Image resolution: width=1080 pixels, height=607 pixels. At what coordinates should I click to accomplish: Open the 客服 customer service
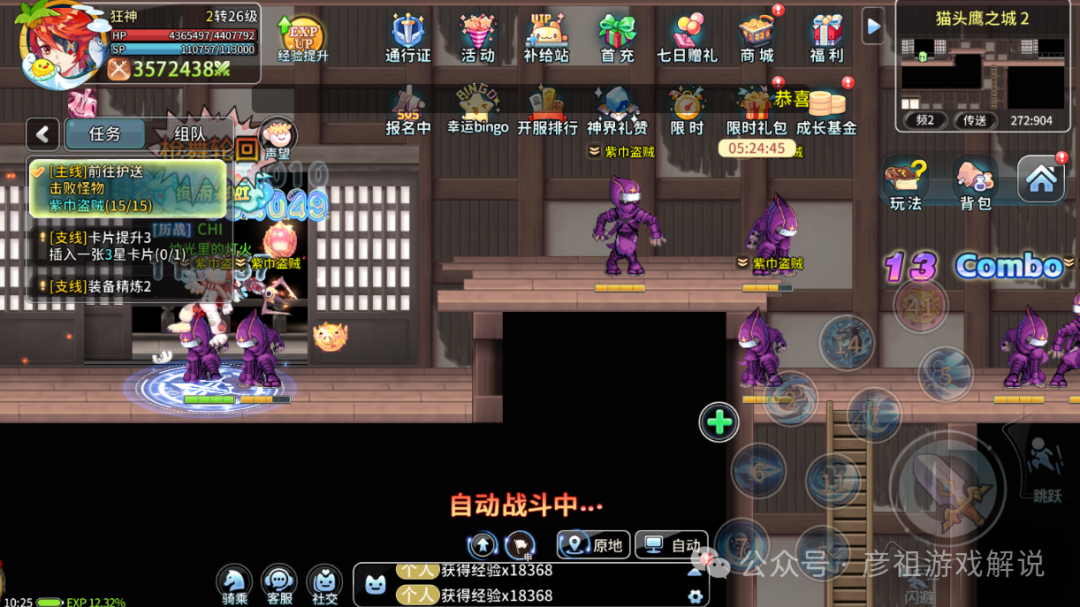pyautogui.click(x=279, y=582)
